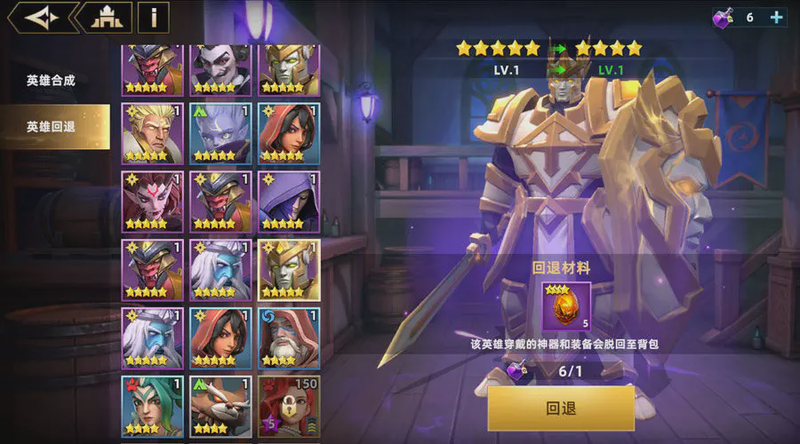Open the info help button
The width and height of the screenshot is (800, 444).
[x=153, y=17]
